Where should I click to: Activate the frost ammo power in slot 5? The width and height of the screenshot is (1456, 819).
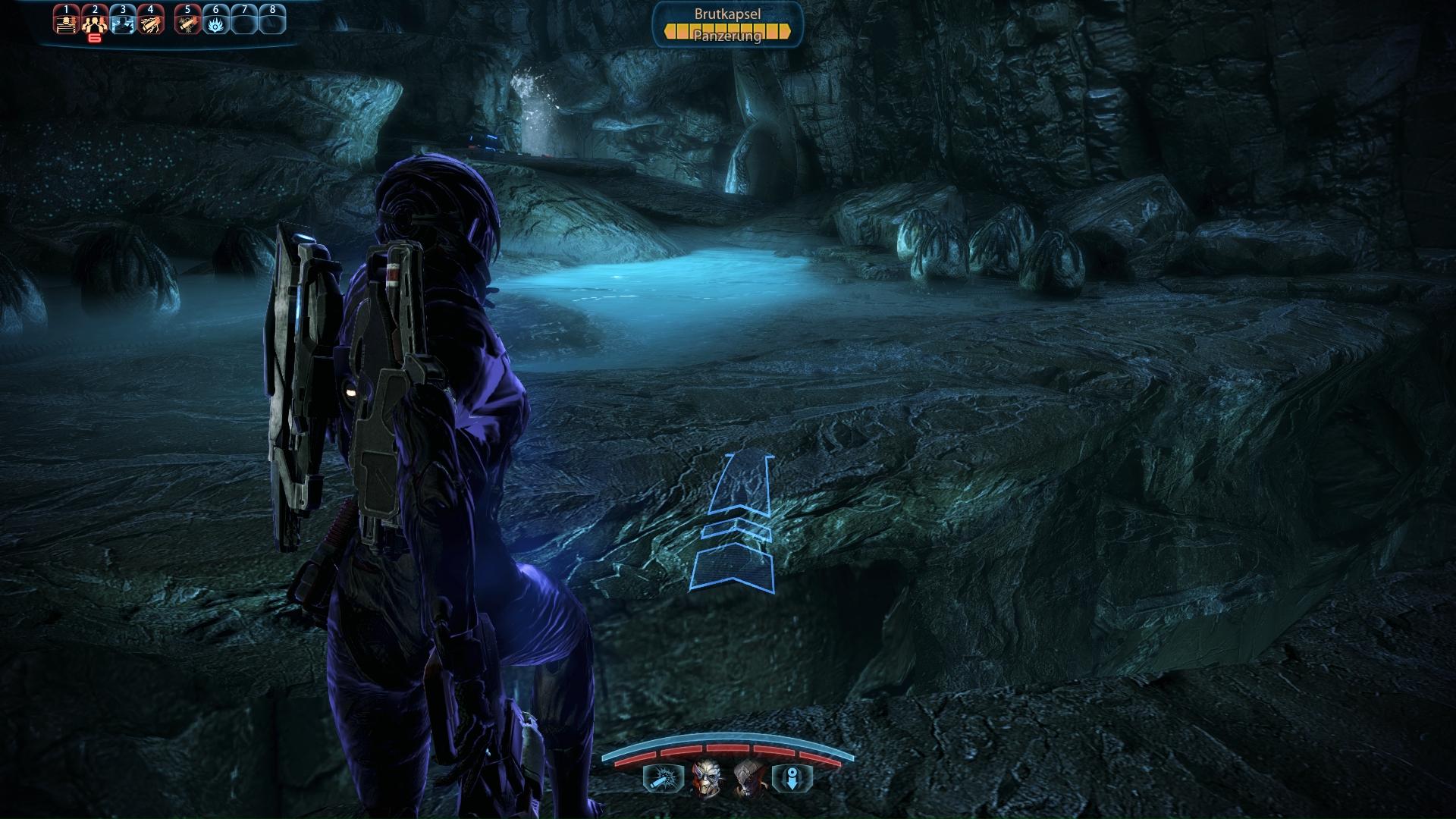(x=187, y=22)
